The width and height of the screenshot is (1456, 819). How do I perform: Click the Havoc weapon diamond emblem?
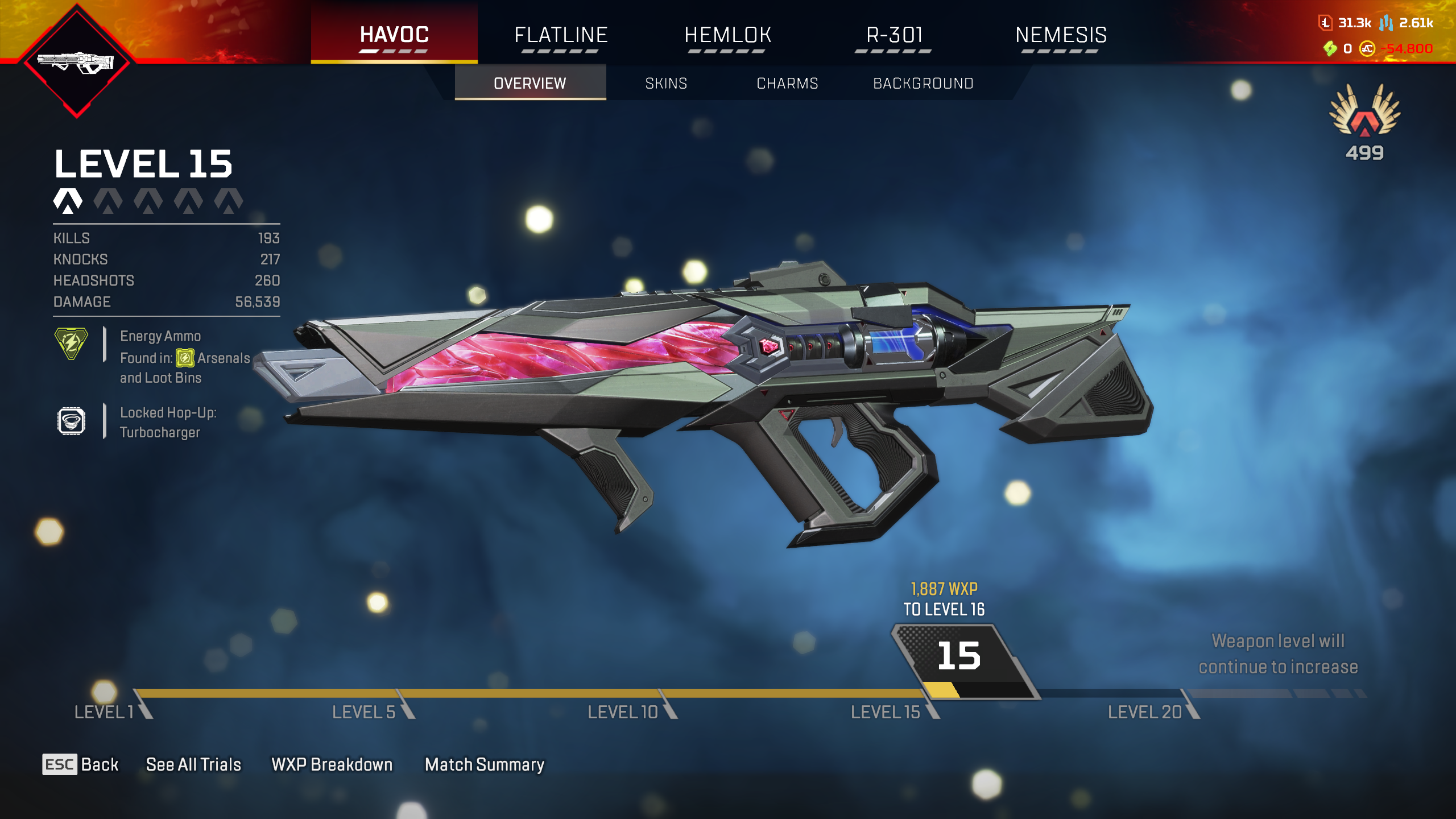point(77,61)
